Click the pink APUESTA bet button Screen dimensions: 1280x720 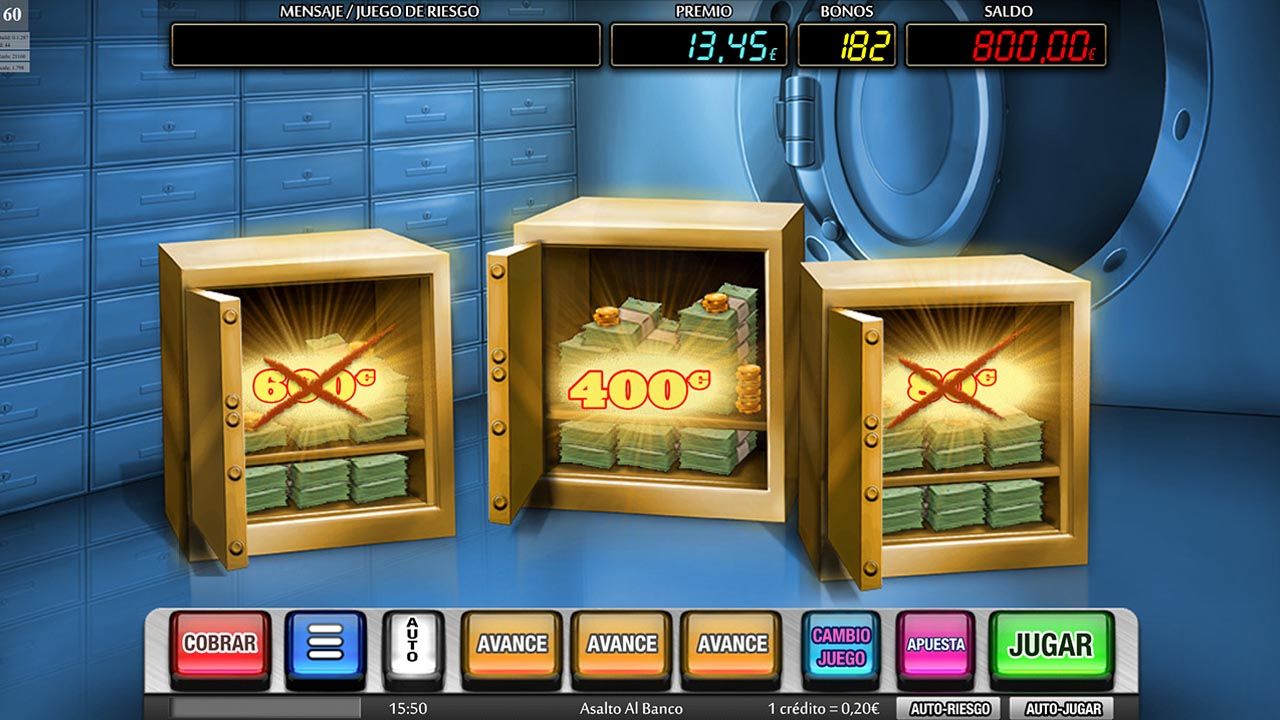[936, 643]
